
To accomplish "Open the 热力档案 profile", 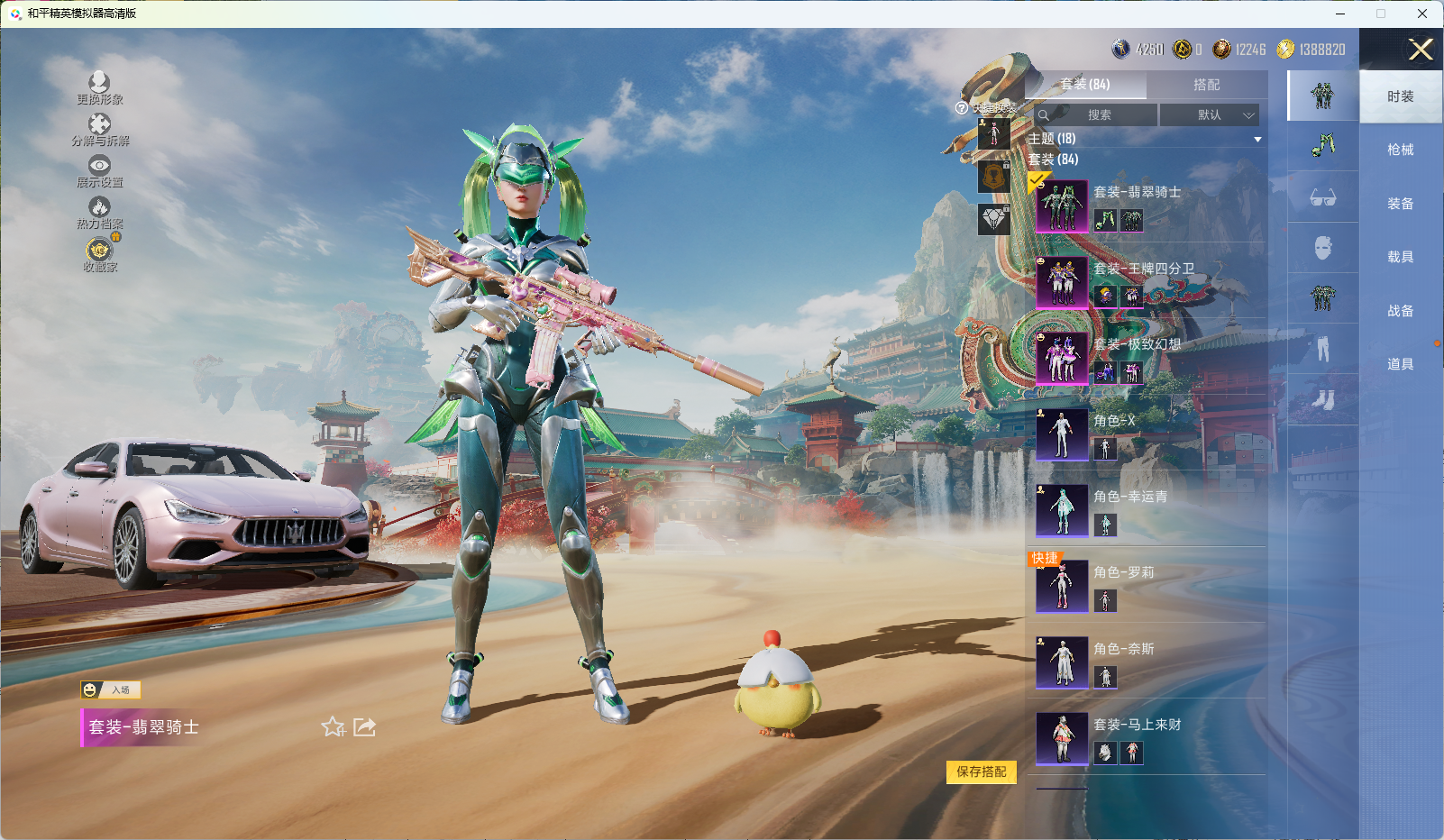I will point(99,212).
